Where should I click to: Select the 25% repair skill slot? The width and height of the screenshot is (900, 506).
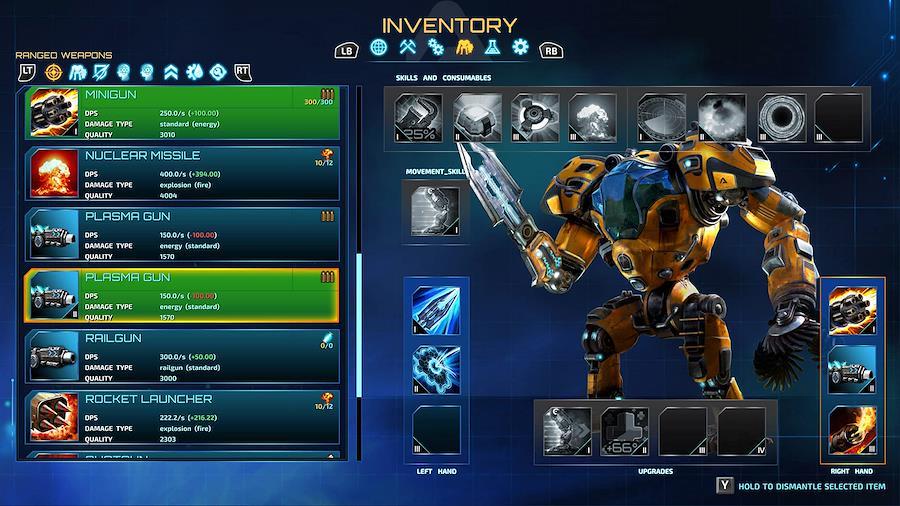click(418, 117)
